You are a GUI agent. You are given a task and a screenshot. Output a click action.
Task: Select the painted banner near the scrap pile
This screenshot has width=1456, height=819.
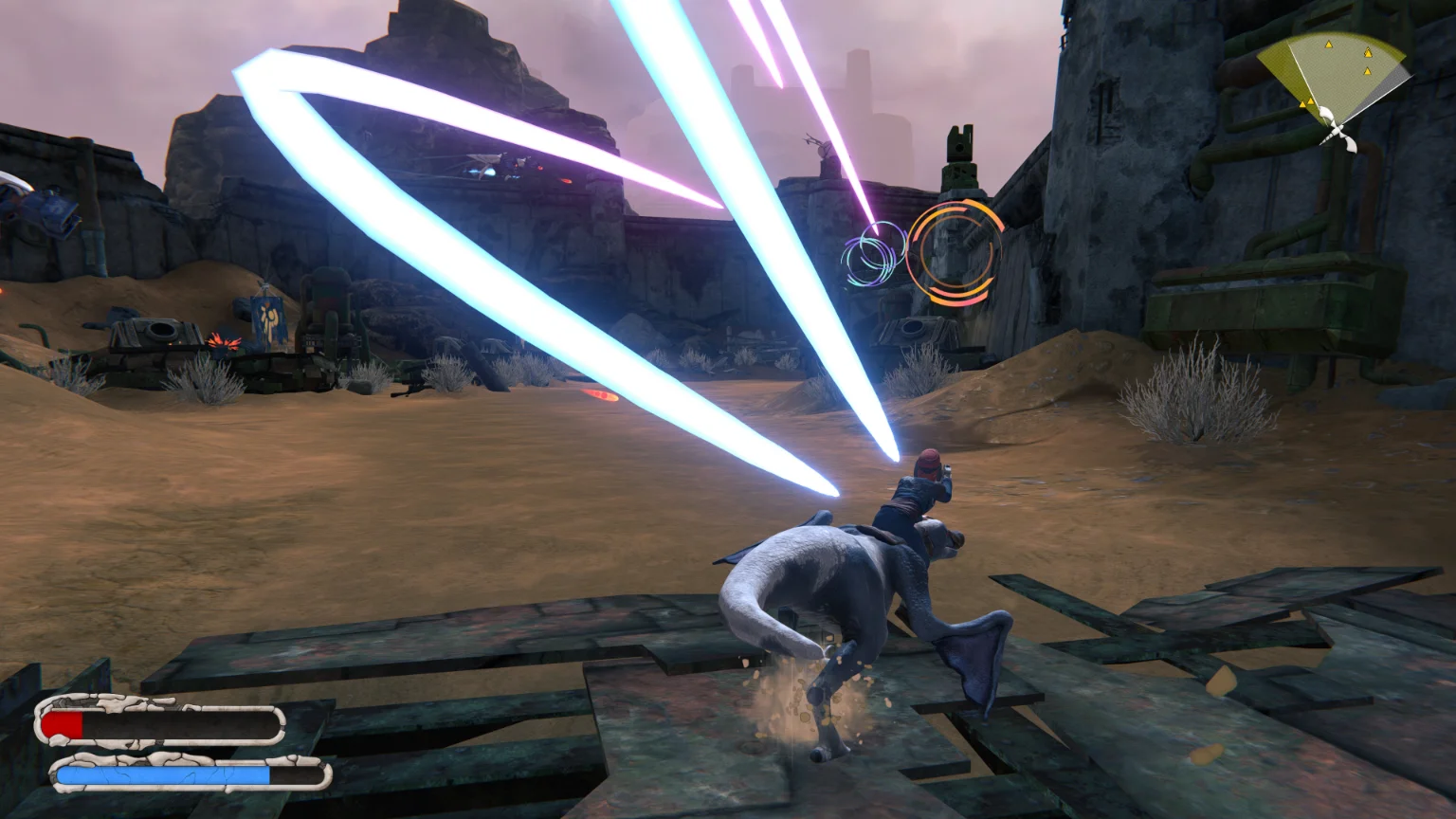pyautogui.click(x=268, y=318)
